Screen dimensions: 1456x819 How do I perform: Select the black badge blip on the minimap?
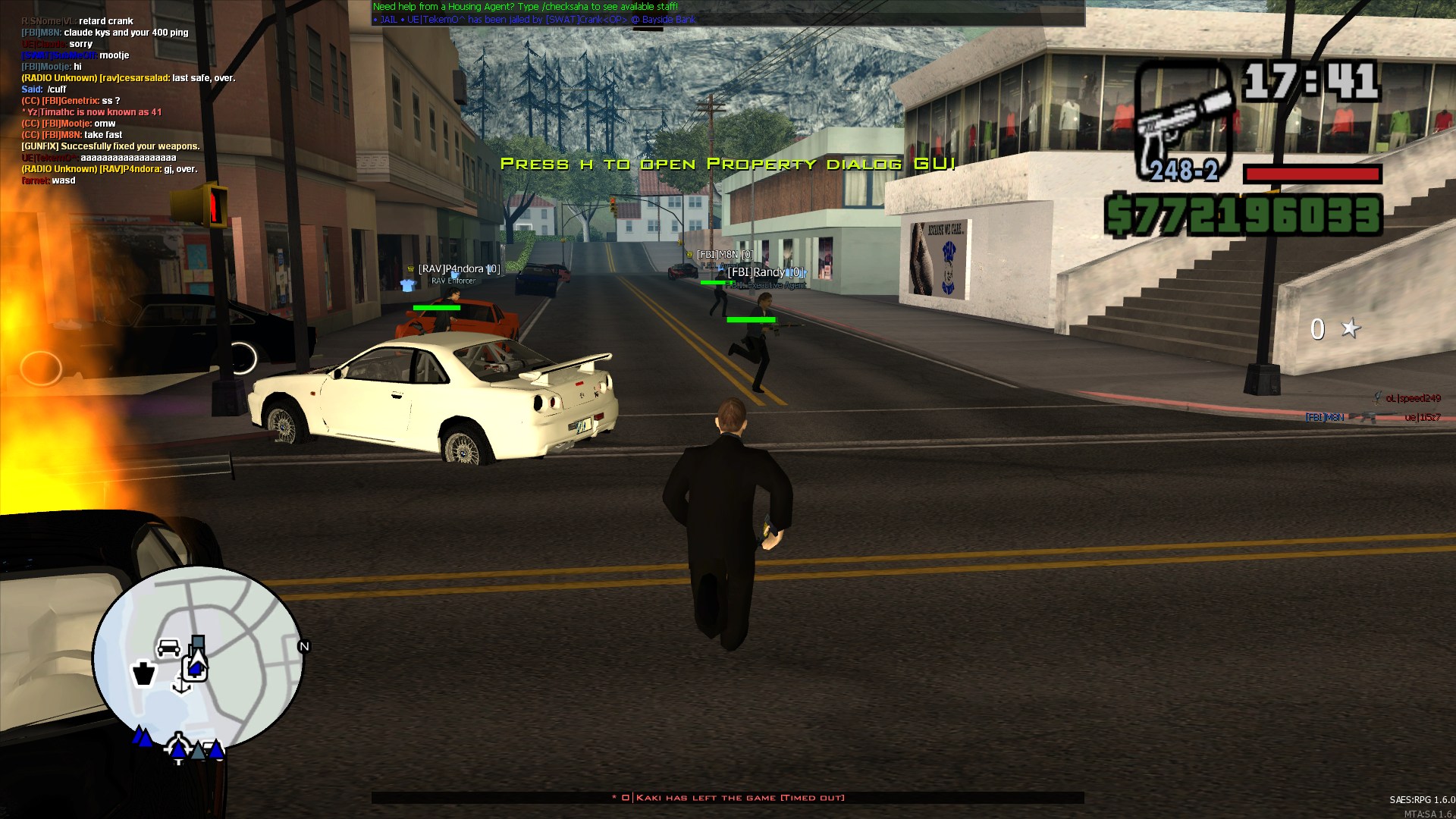143,673
